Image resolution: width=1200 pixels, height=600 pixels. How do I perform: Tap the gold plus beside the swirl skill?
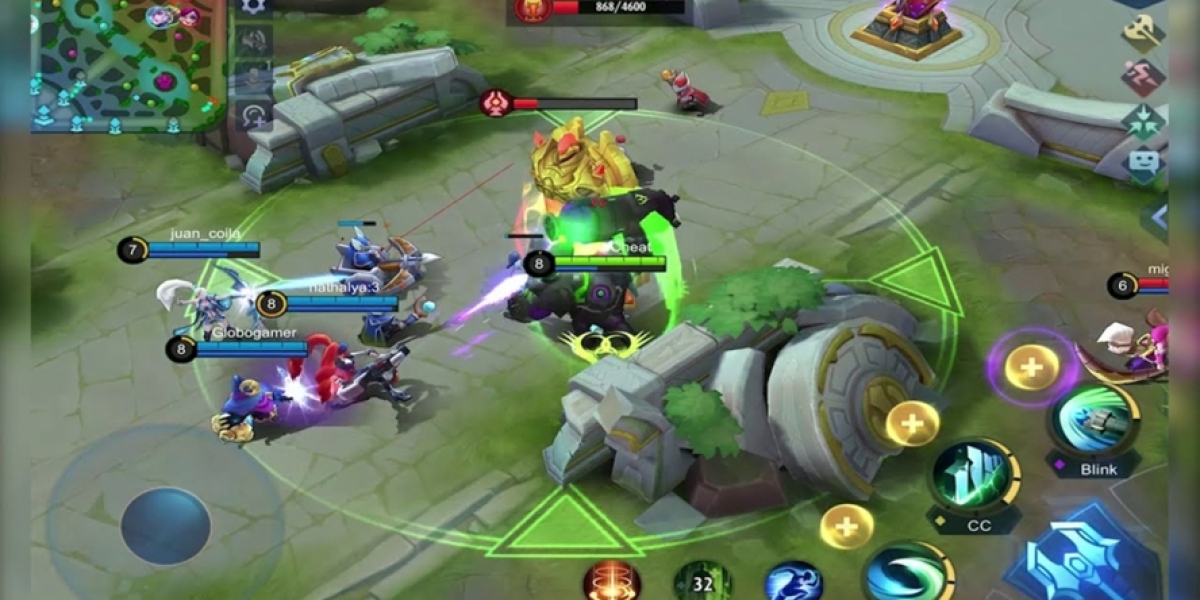[x=846, y=526]
